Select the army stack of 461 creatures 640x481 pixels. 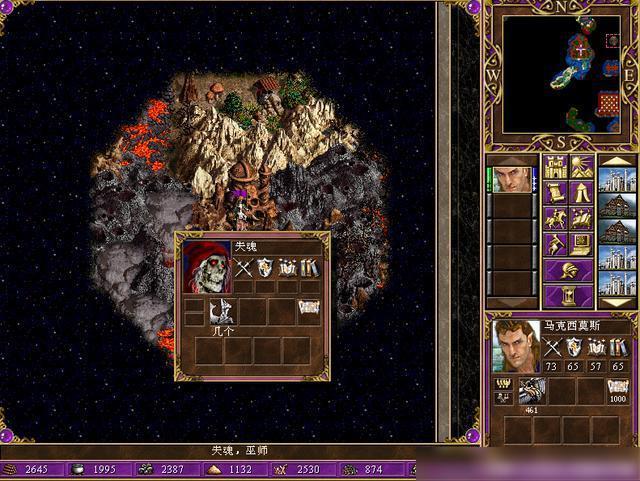[531, 391]
